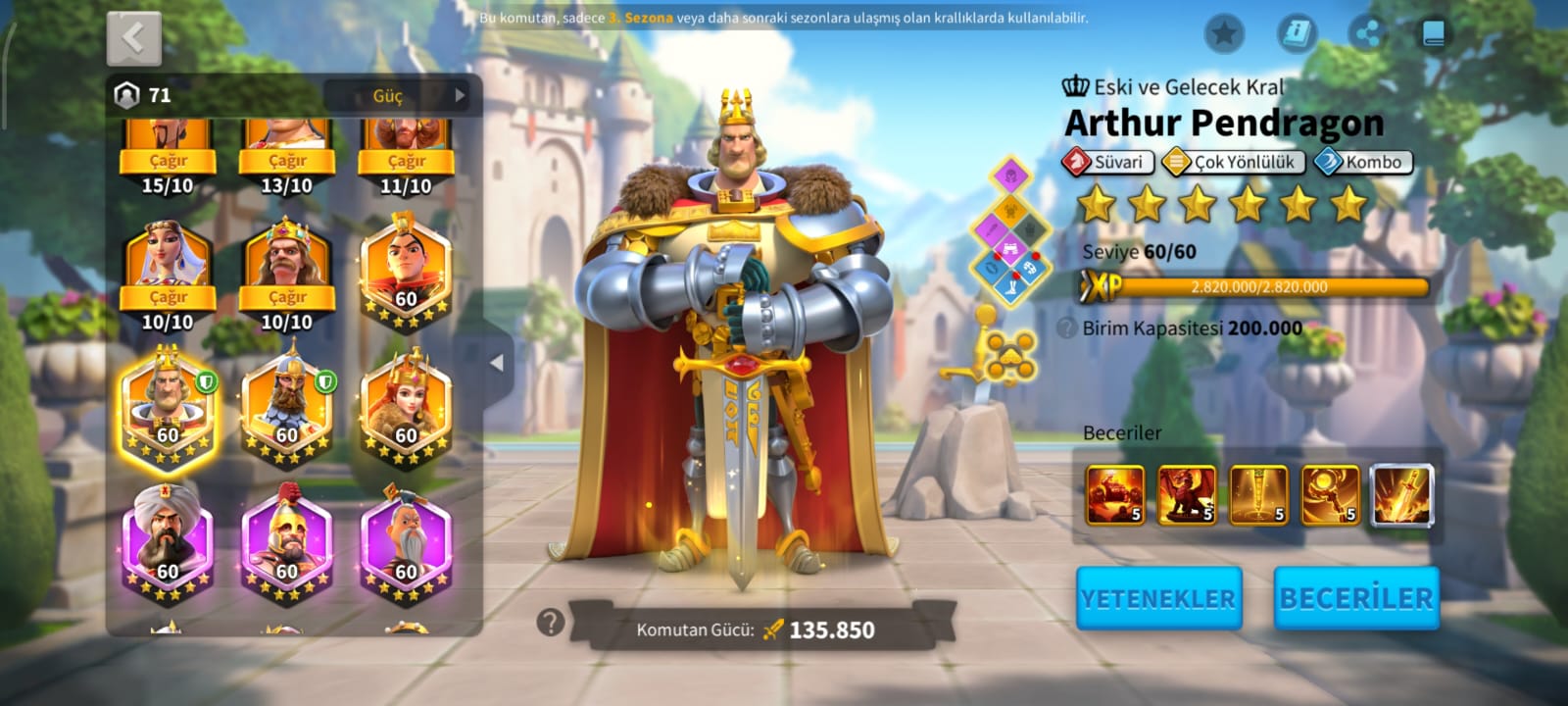Choose the red-haired queen commander portrait
The height and width of the screenshot is (706, 1568).
(406, 405)
